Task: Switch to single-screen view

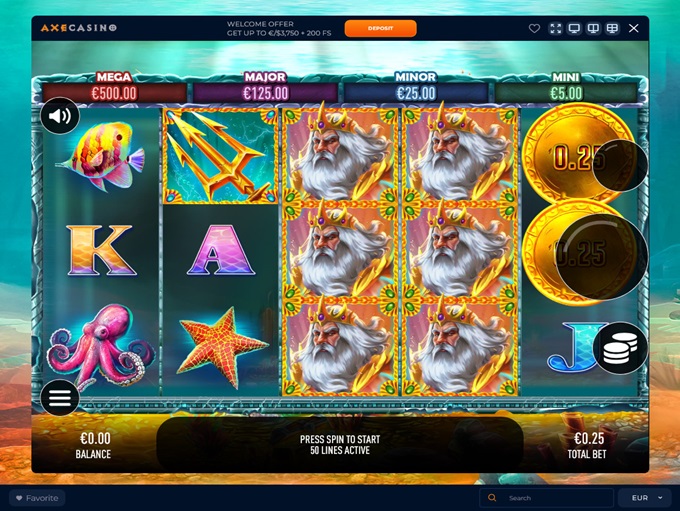Action: click(575, 28)
